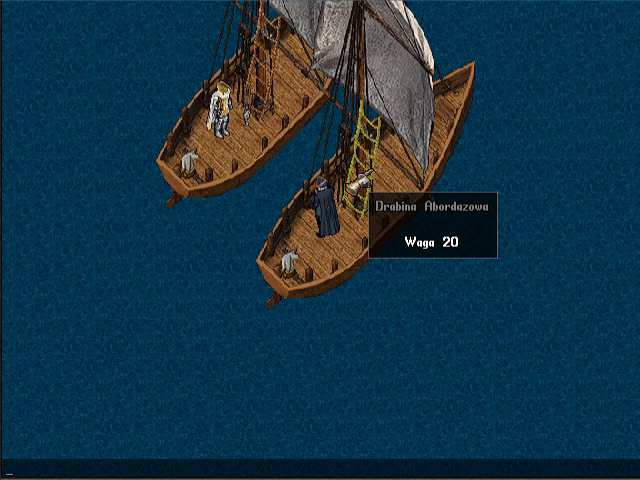Focus the chat input bar
The image size is (640, 480).
click(320, 469)
